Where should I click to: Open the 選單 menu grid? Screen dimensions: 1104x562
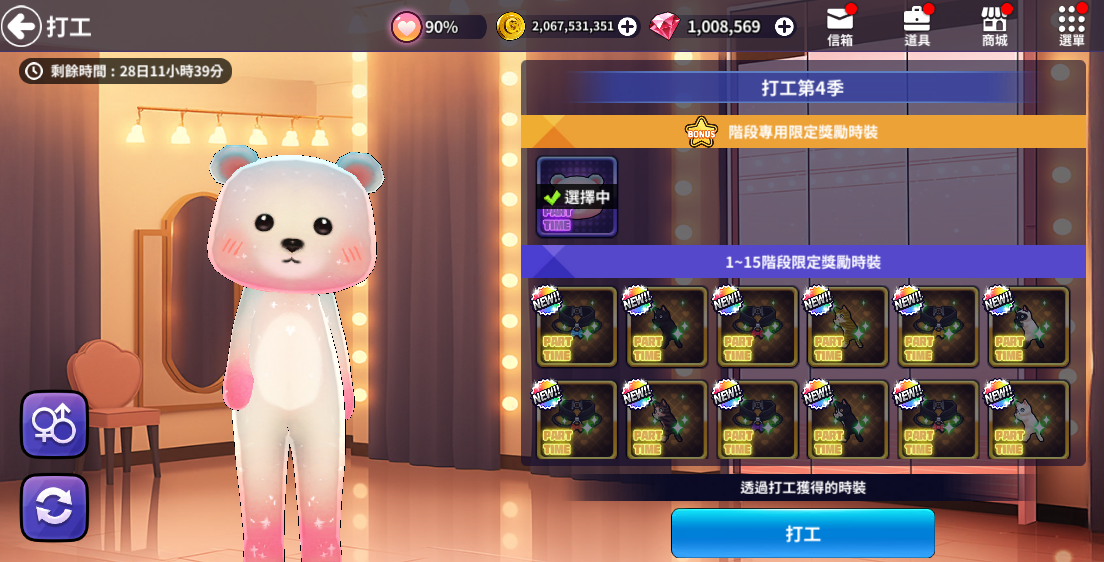(1071, 25)
